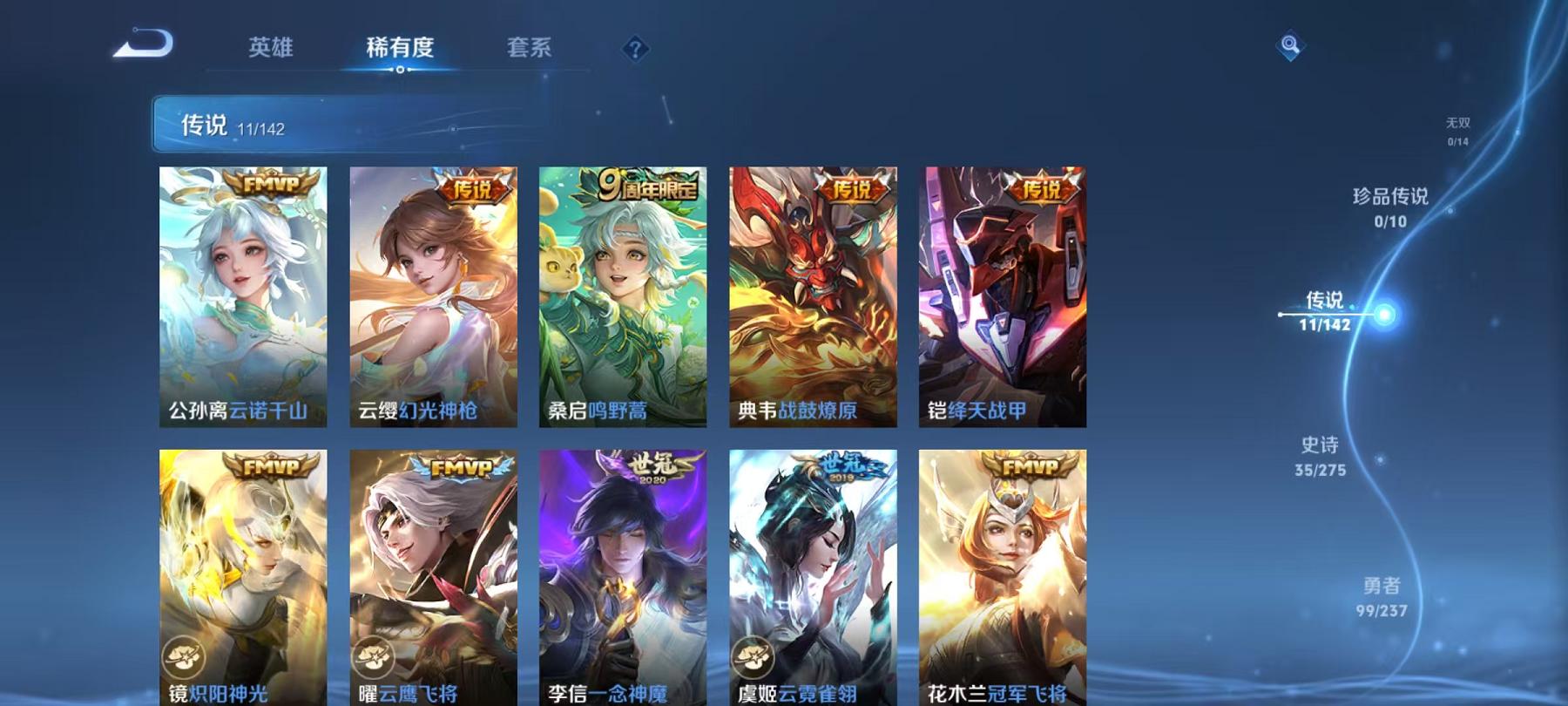The width and height of the screenshot is (1568, 706).
Task: Open the 铠绛天战甲 skin thumbnail
Action: tap(1002, 296)
